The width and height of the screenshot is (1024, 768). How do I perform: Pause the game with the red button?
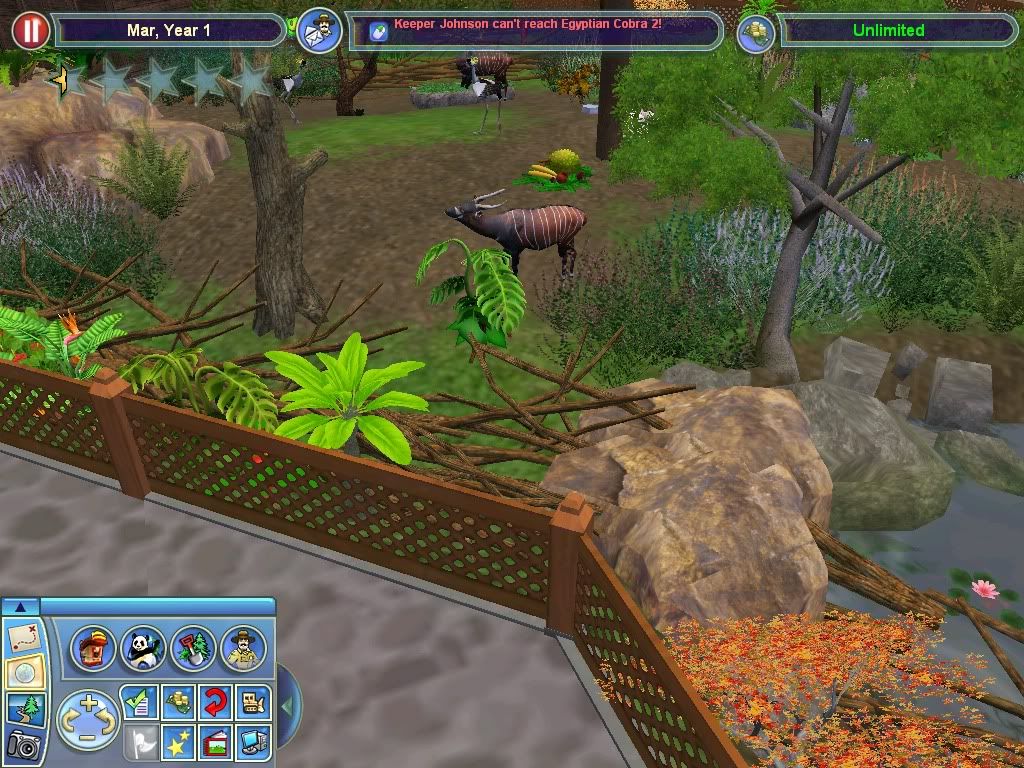point(31,30)
